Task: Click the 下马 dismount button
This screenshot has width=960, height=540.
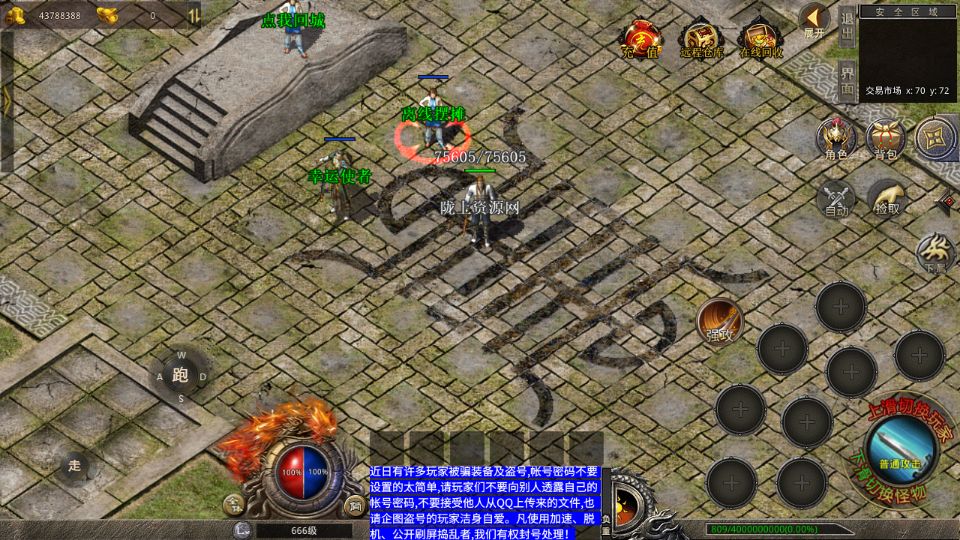Action: coord(936,252)
